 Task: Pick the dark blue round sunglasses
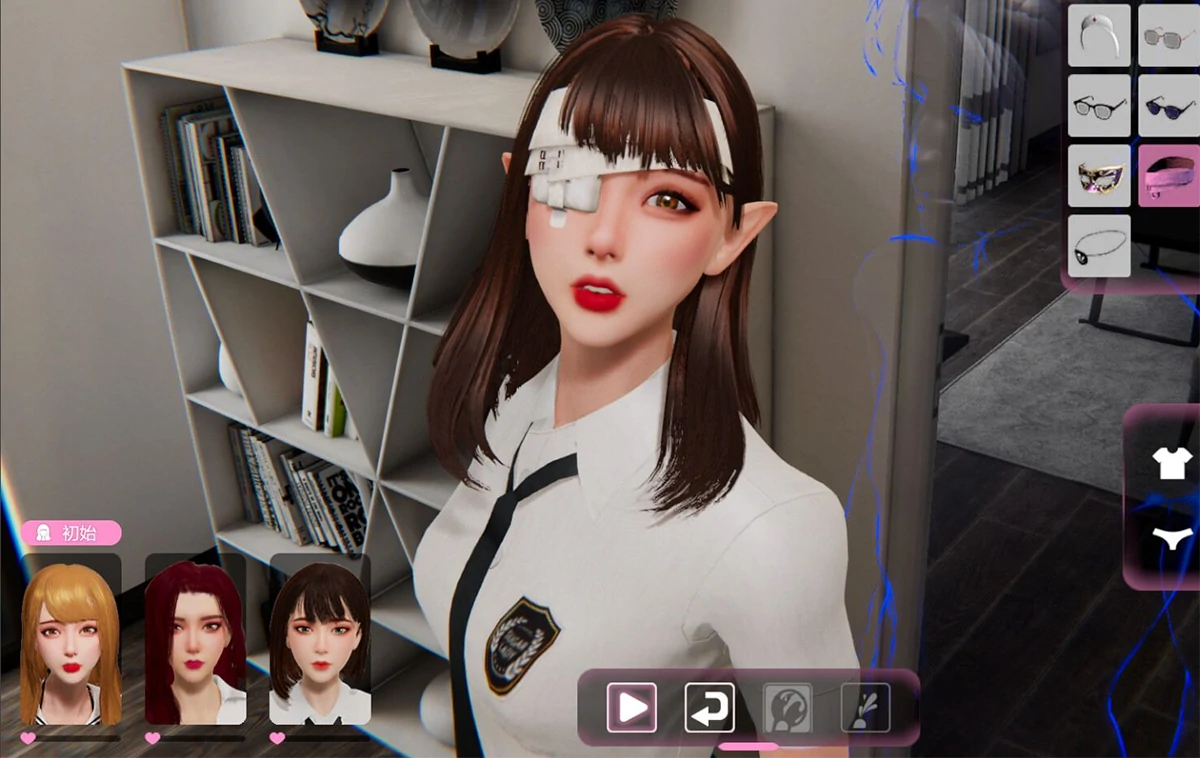(1168, 106)
